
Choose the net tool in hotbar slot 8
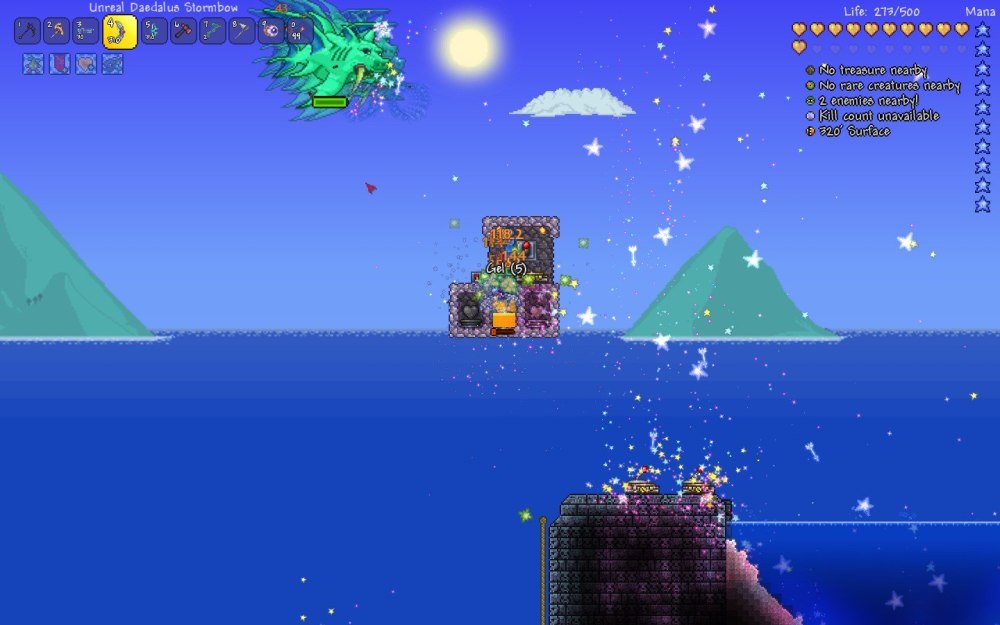pos(242,31)
